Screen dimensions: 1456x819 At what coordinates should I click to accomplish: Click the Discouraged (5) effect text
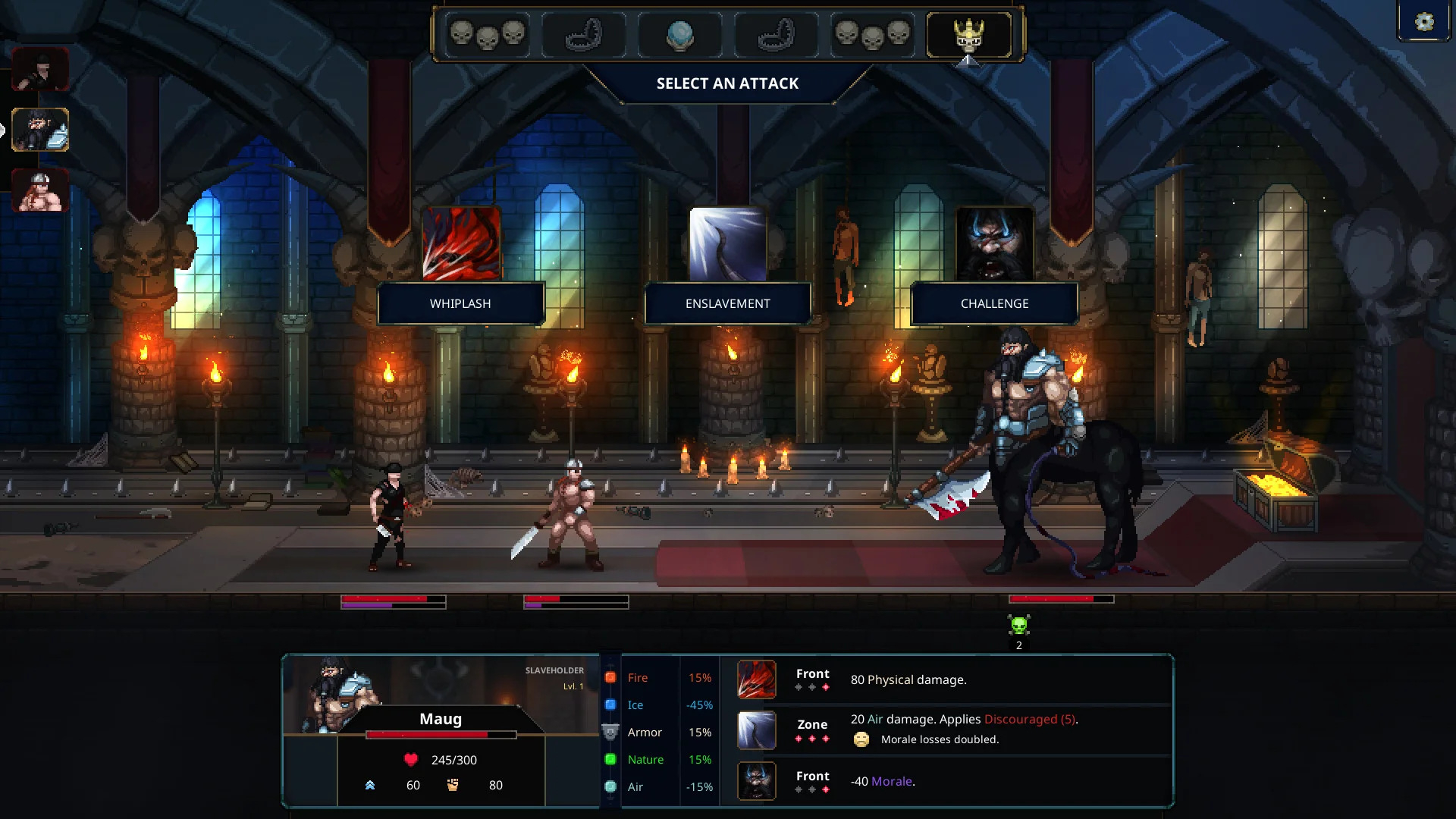[1030, 719]
